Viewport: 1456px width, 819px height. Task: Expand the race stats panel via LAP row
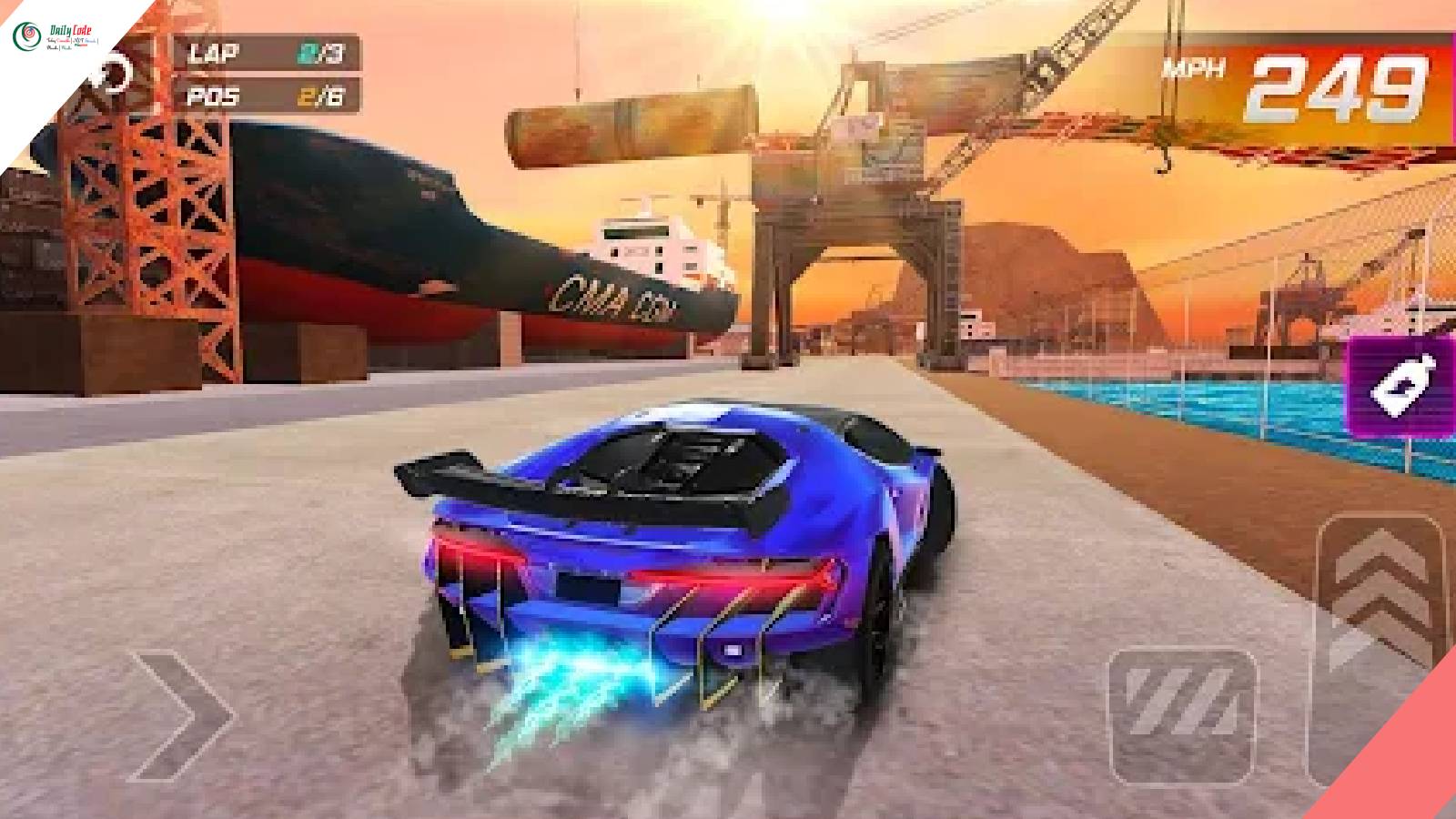coord(265,54)
